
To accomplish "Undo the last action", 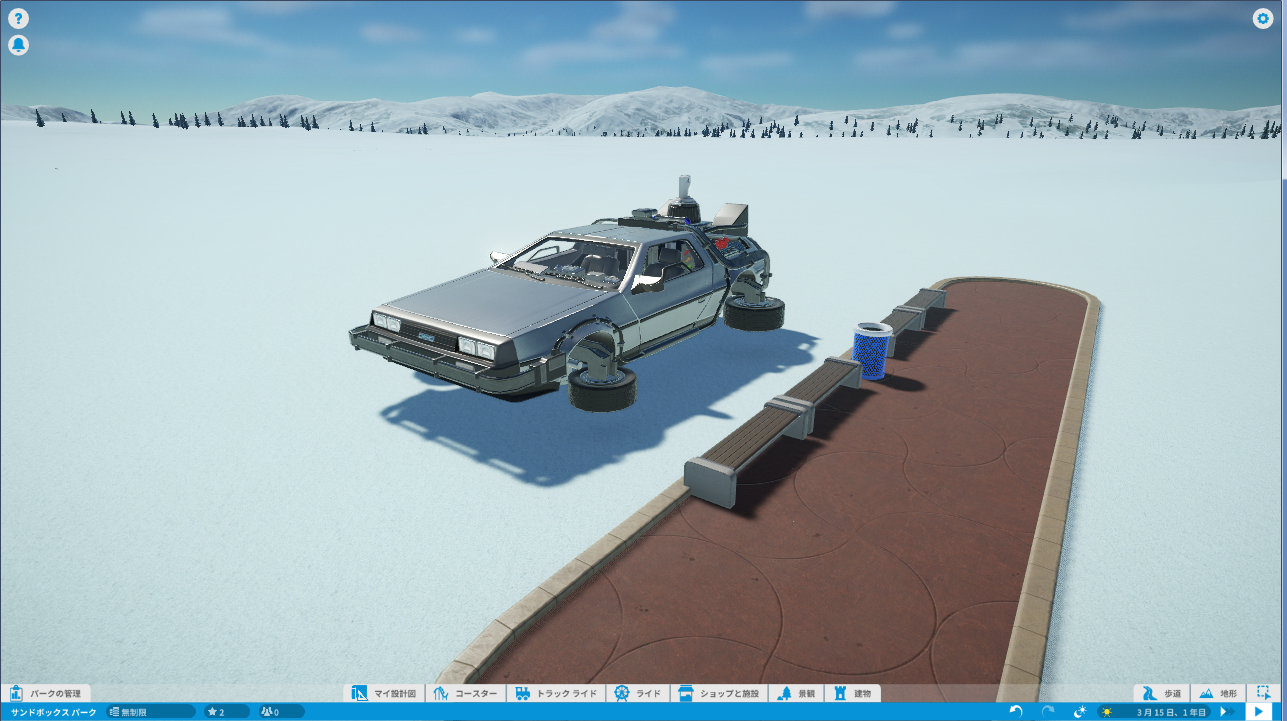I will (1016, 711).
